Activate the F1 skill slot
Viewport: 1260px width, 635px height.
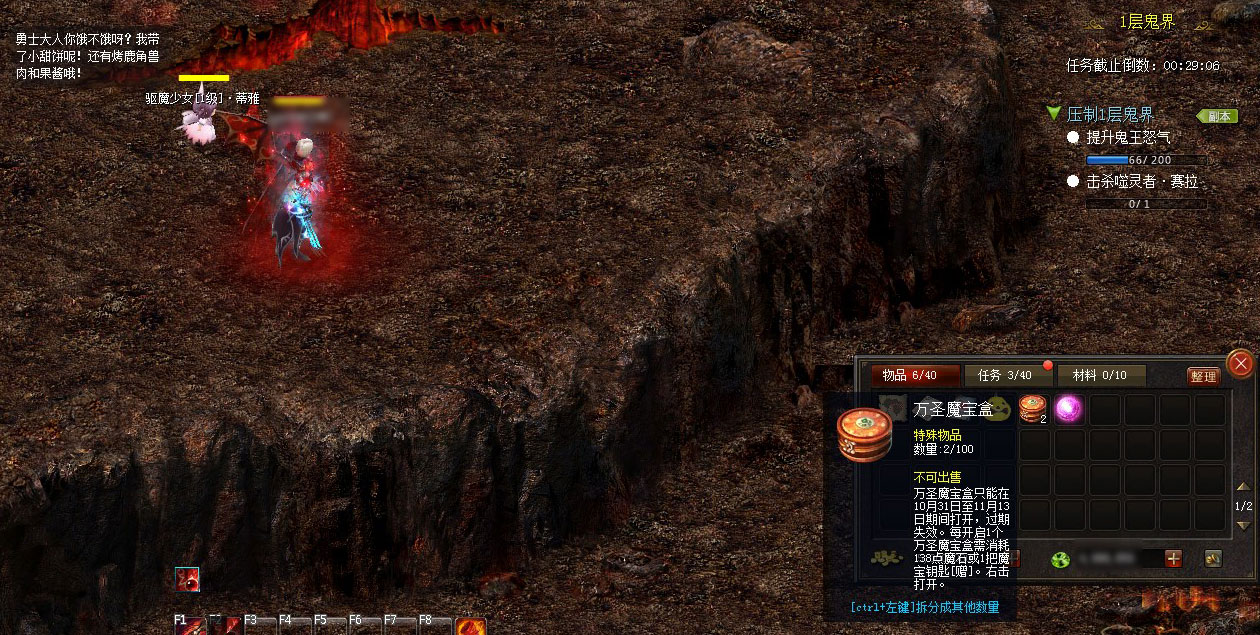[x=190, y=626]
